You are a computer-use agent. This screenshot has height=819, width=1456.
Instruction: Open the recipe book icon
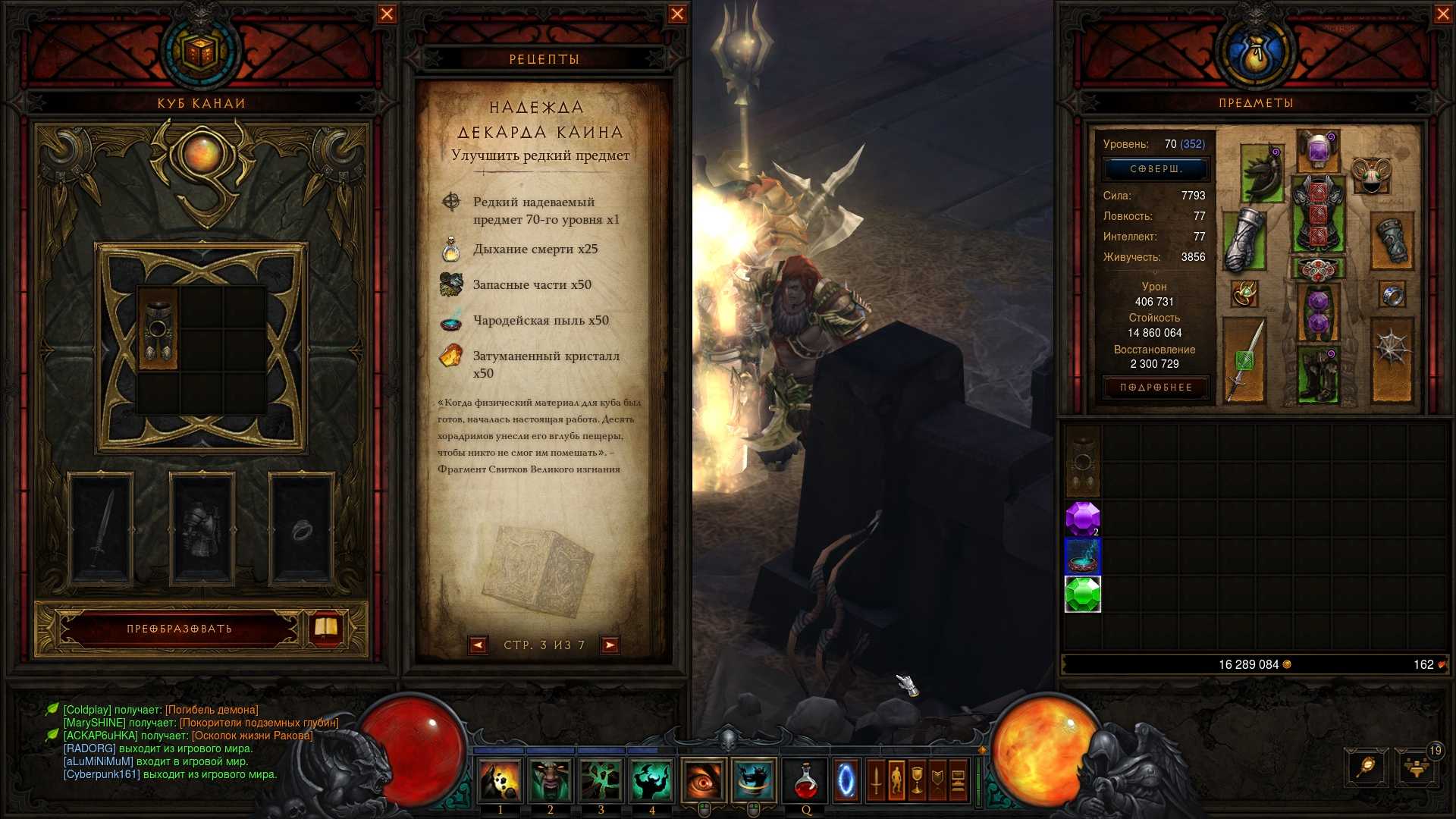point(326,627)
